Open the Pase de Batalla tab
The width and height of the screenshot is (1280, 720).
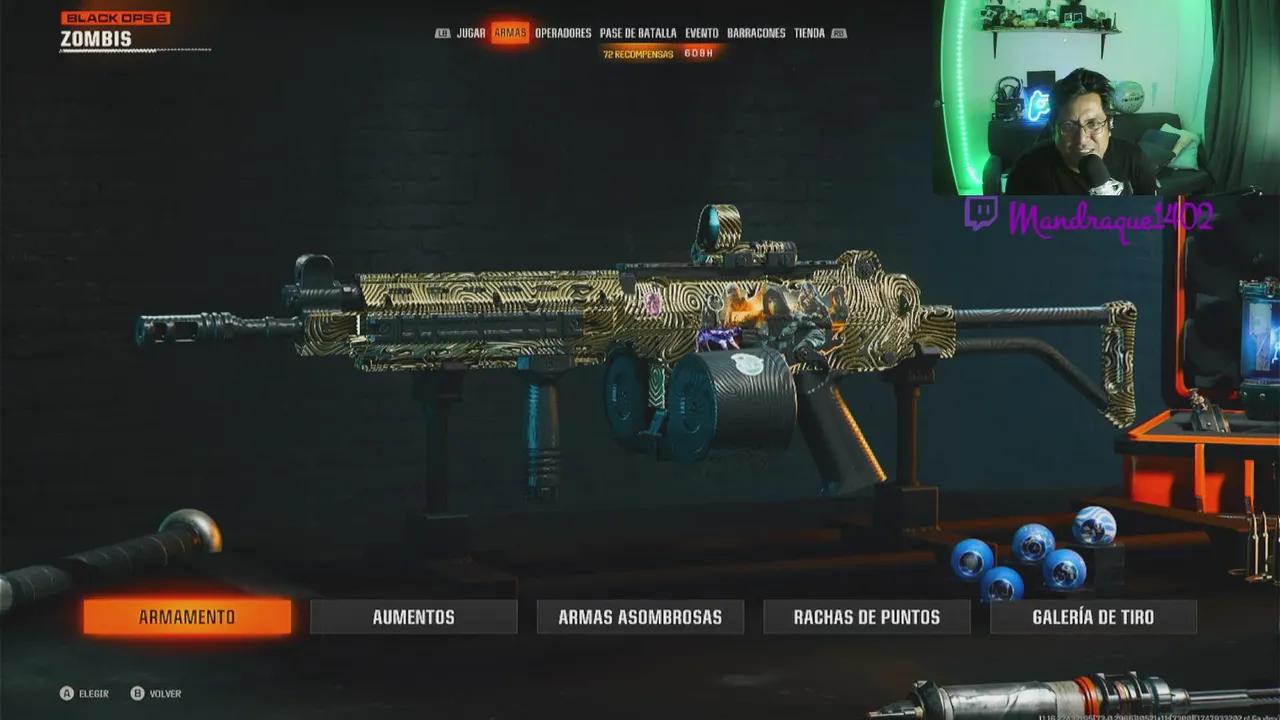(638, 33)
